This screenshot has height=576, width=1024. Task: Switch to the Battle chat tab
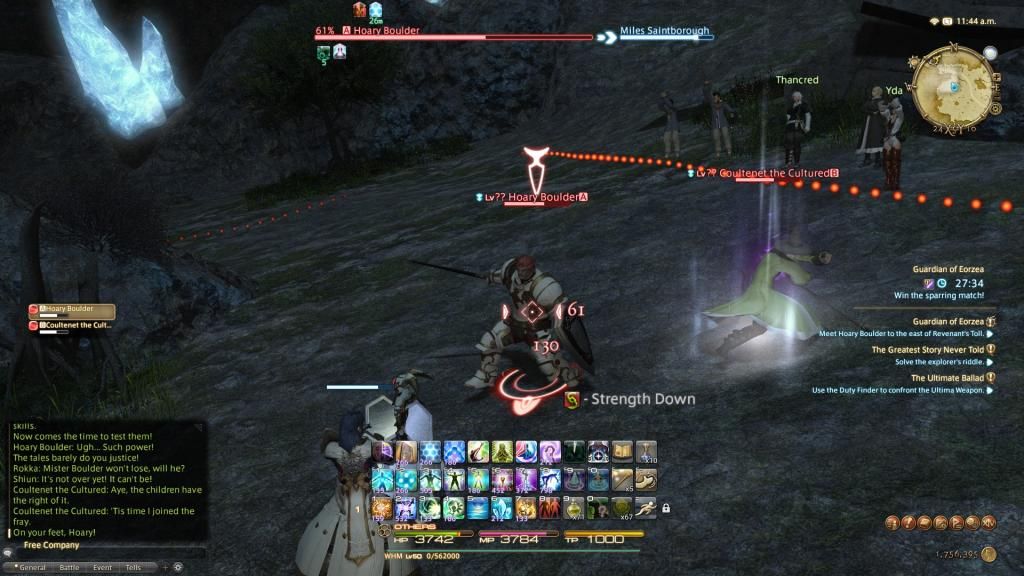69,567
